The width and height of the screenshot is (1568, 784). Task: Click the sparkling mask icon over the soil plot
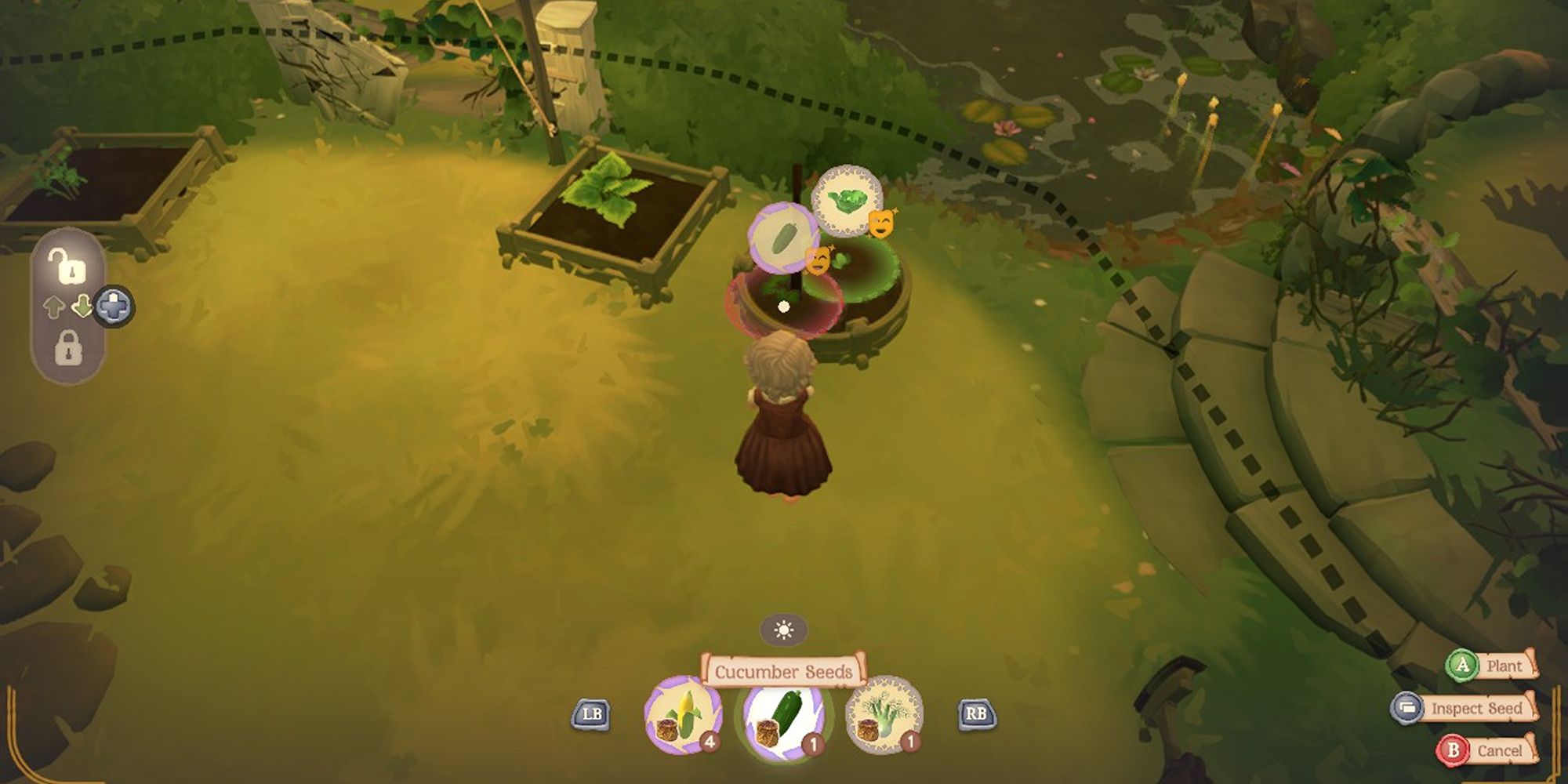click(x=818, y=260)
